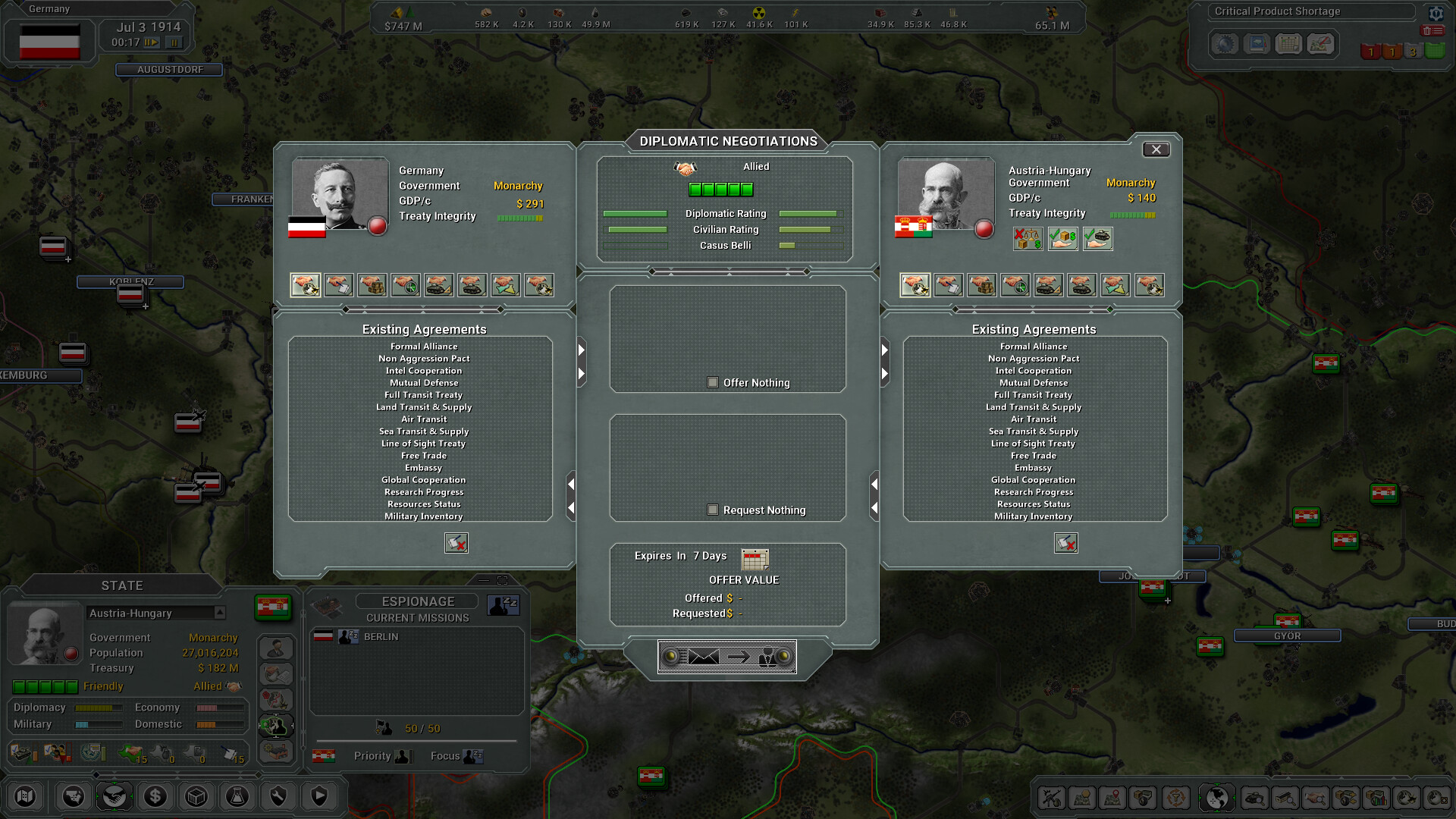Open the Diplomacy handshake icon in the bottom toolbar
The height and width of the screenshot is (819, 1456).
click(x=115, y=796)
